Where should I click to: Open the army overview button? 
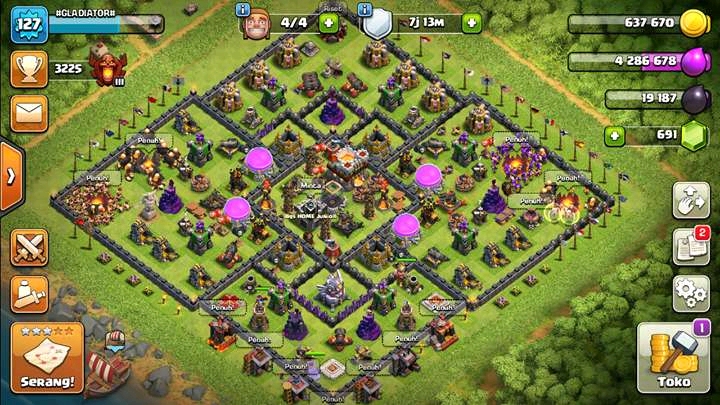pyautogui.click(x=29, y=292)
